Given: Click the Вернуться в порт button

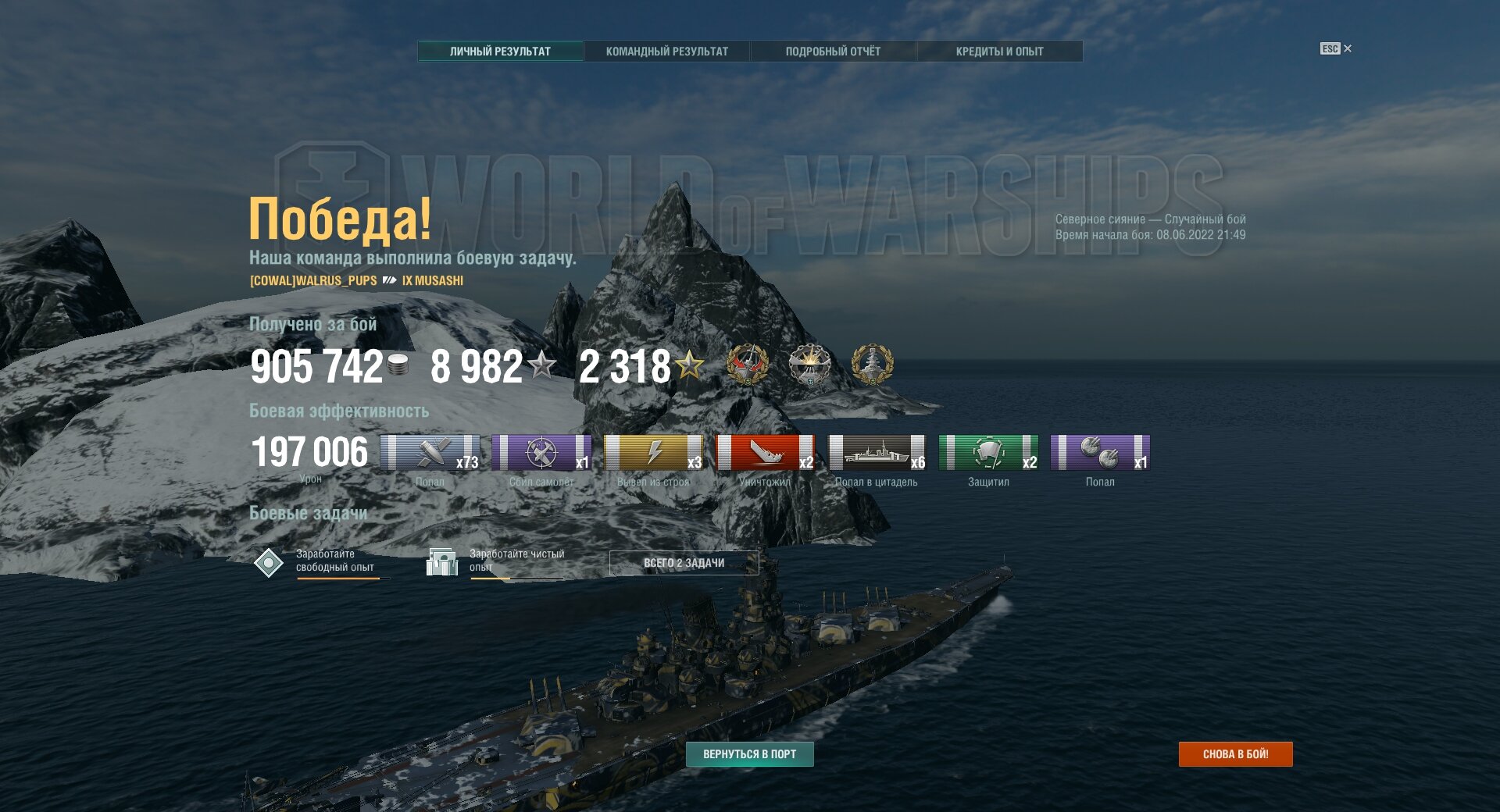Looking at the screenshot, I should pos(749,754).
